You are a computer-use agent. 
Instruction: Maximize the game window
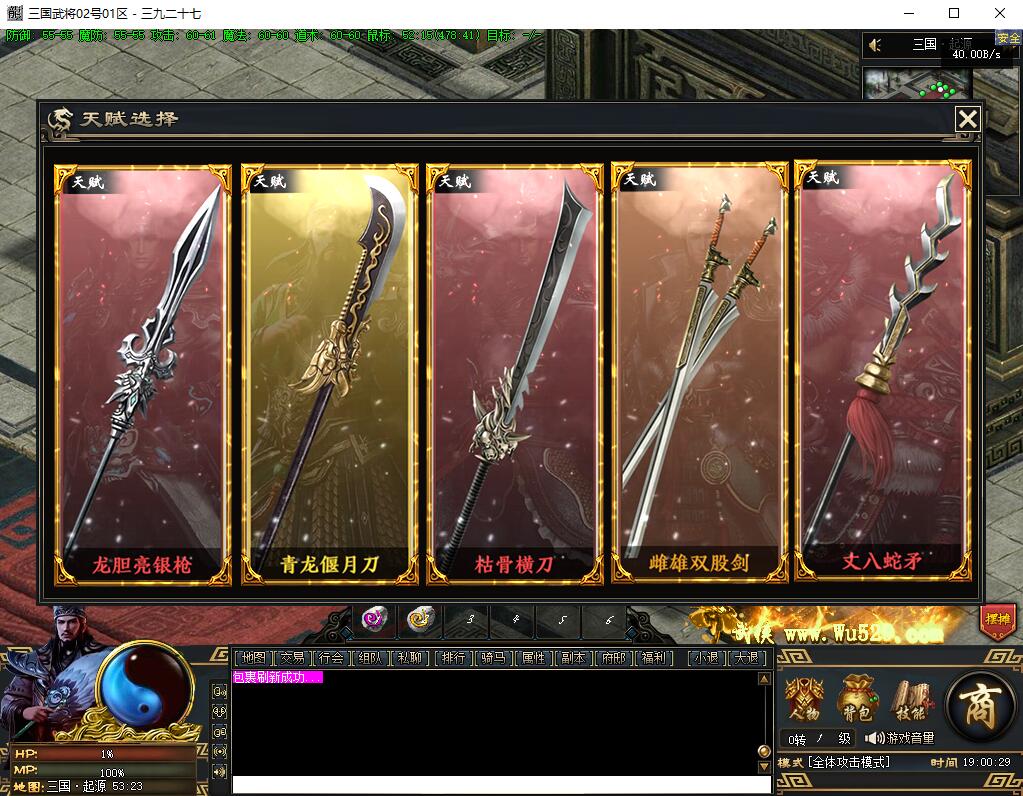coord(954,14)
